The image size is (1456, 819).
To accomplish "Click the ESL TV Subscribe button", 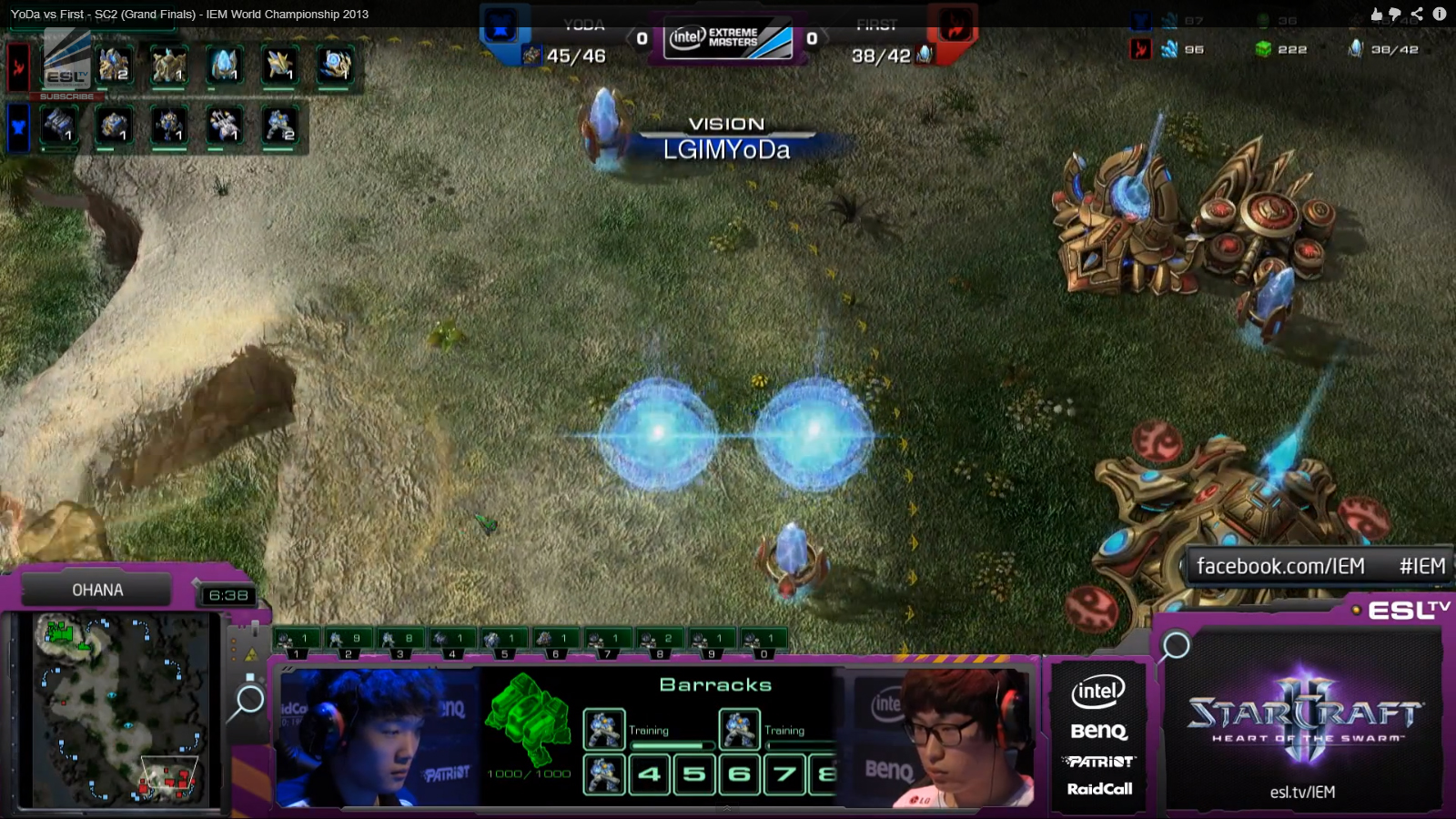I will tap(66, 96).
